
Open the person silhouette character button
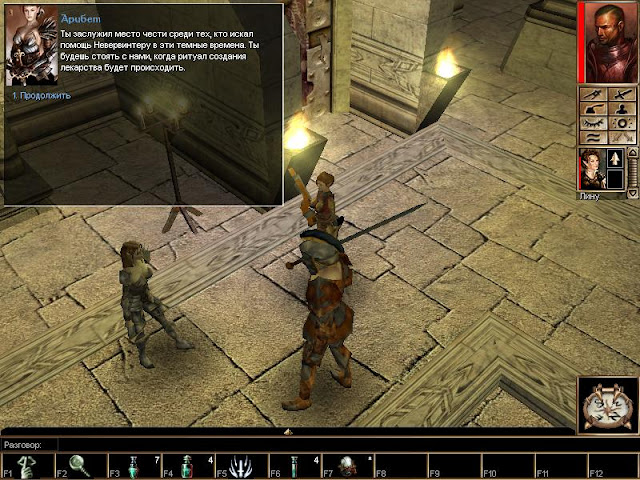click(622, 109)
